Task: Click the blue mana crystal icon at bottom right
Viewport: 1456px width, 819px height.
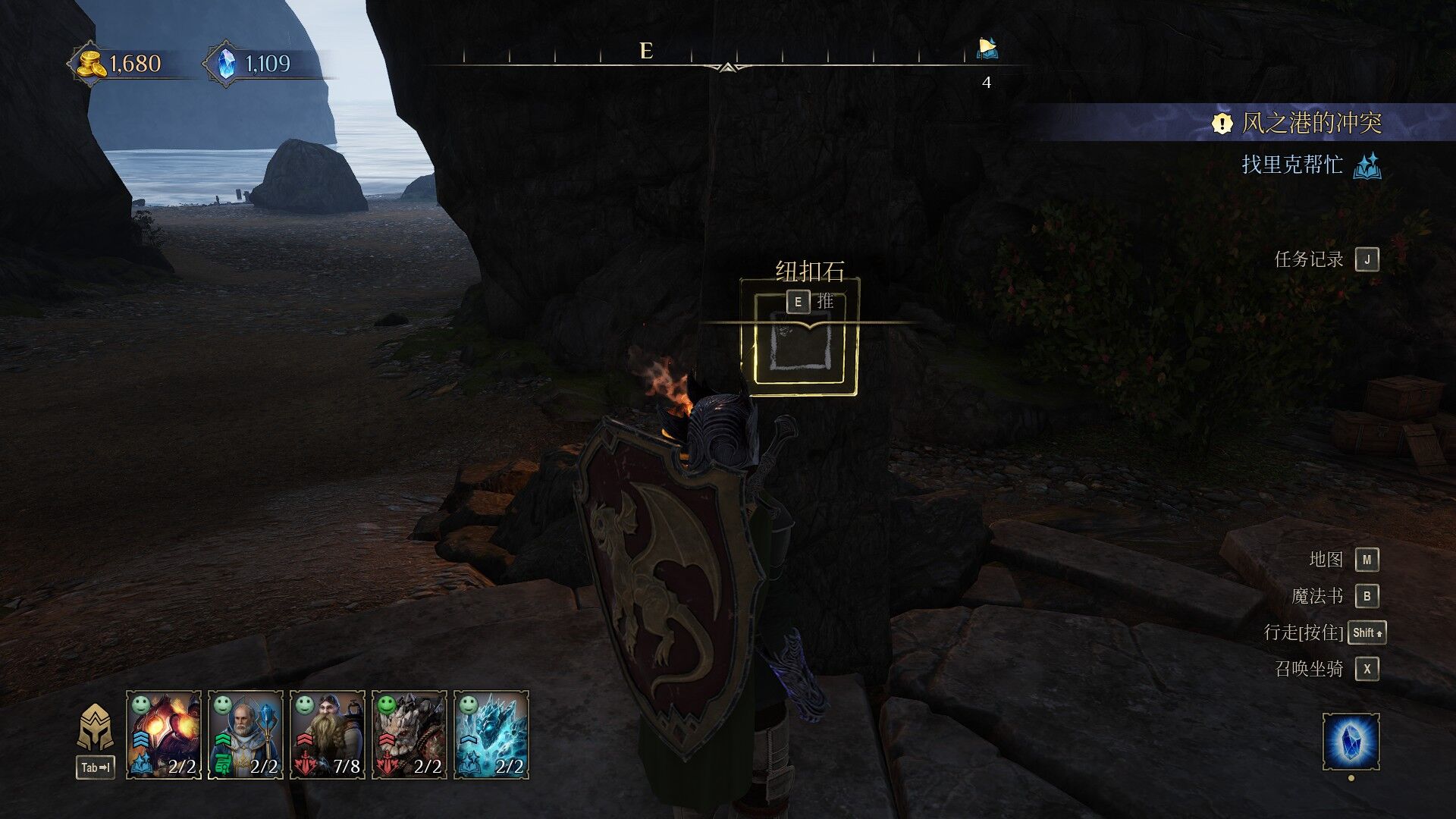Action: click(1351, 741)
